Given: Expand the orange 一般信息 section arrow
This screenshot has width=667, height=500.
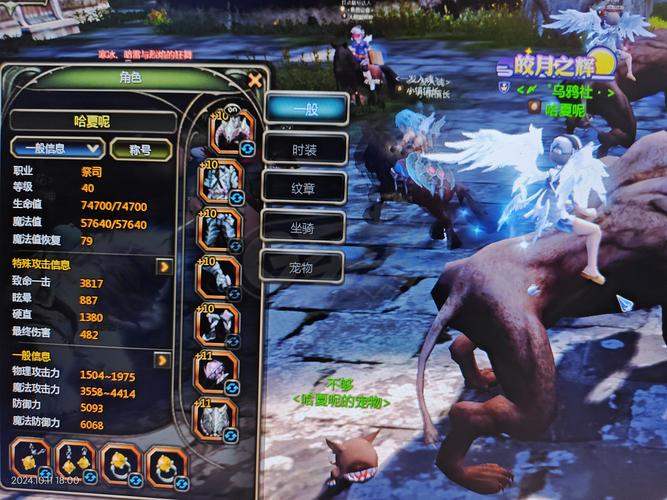Looking at the screenshot, I should (x=161, y=359).
